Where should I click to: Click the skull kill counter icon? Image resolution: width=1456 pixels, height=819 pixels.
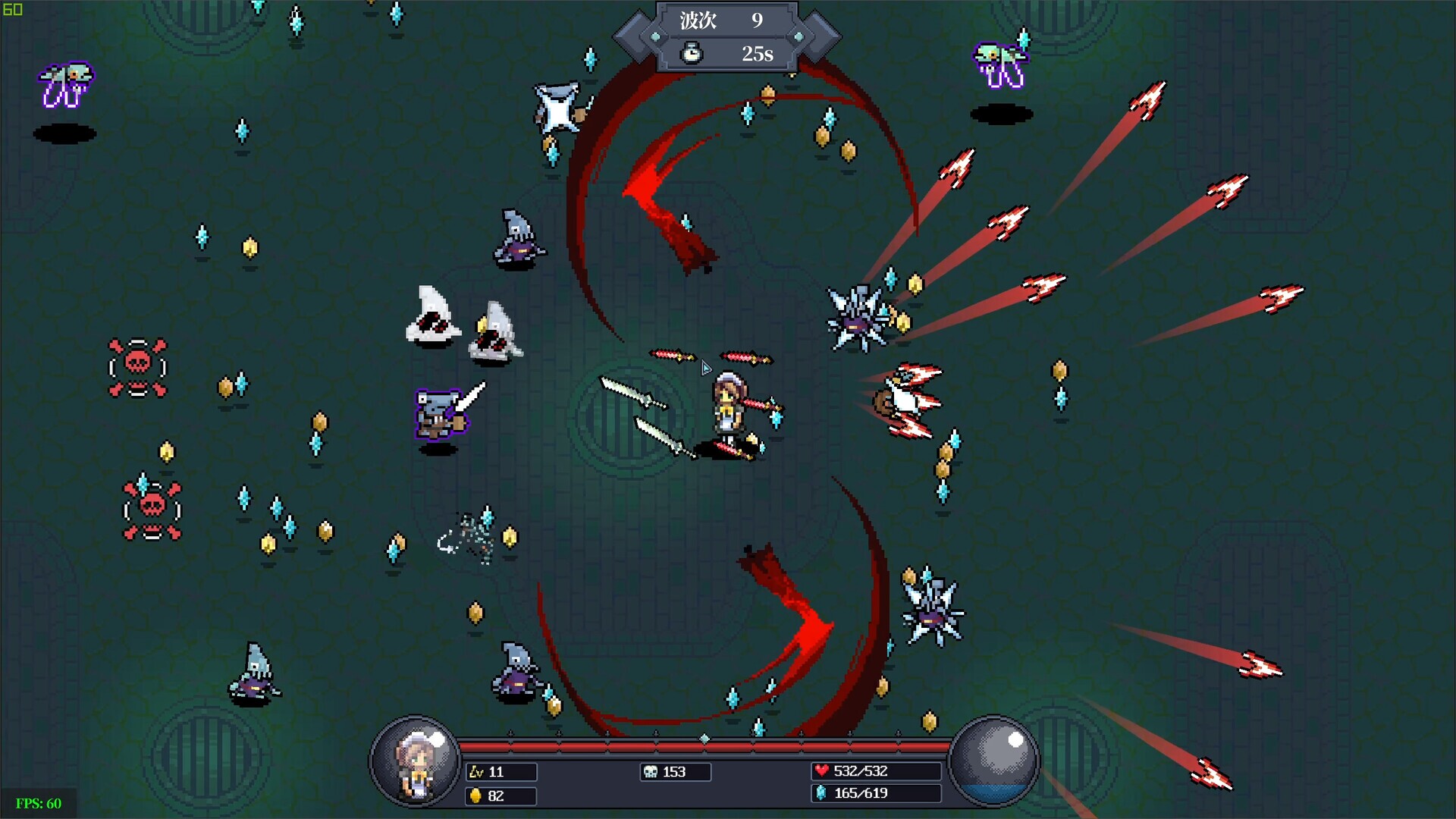tap(651, 772)
